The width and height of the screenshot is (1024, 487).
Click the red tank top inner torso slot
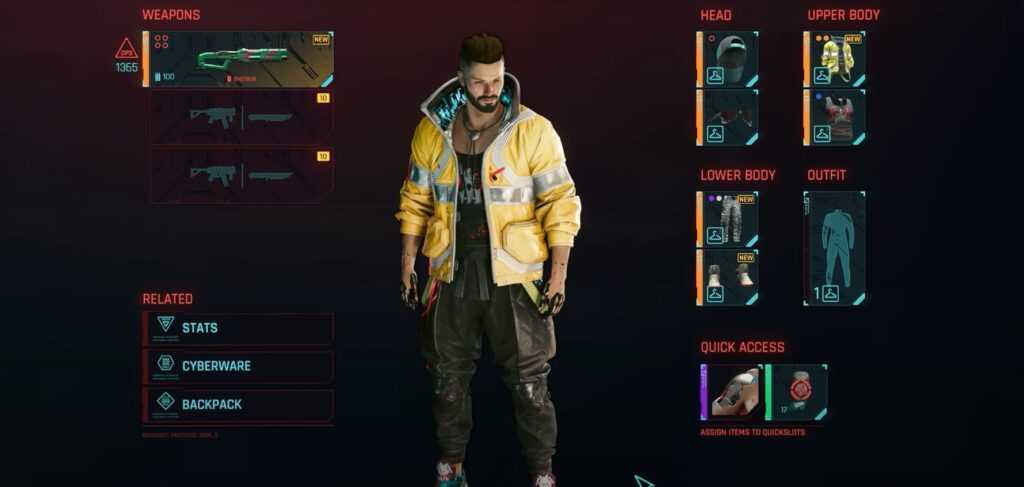(x=835, y=118)
